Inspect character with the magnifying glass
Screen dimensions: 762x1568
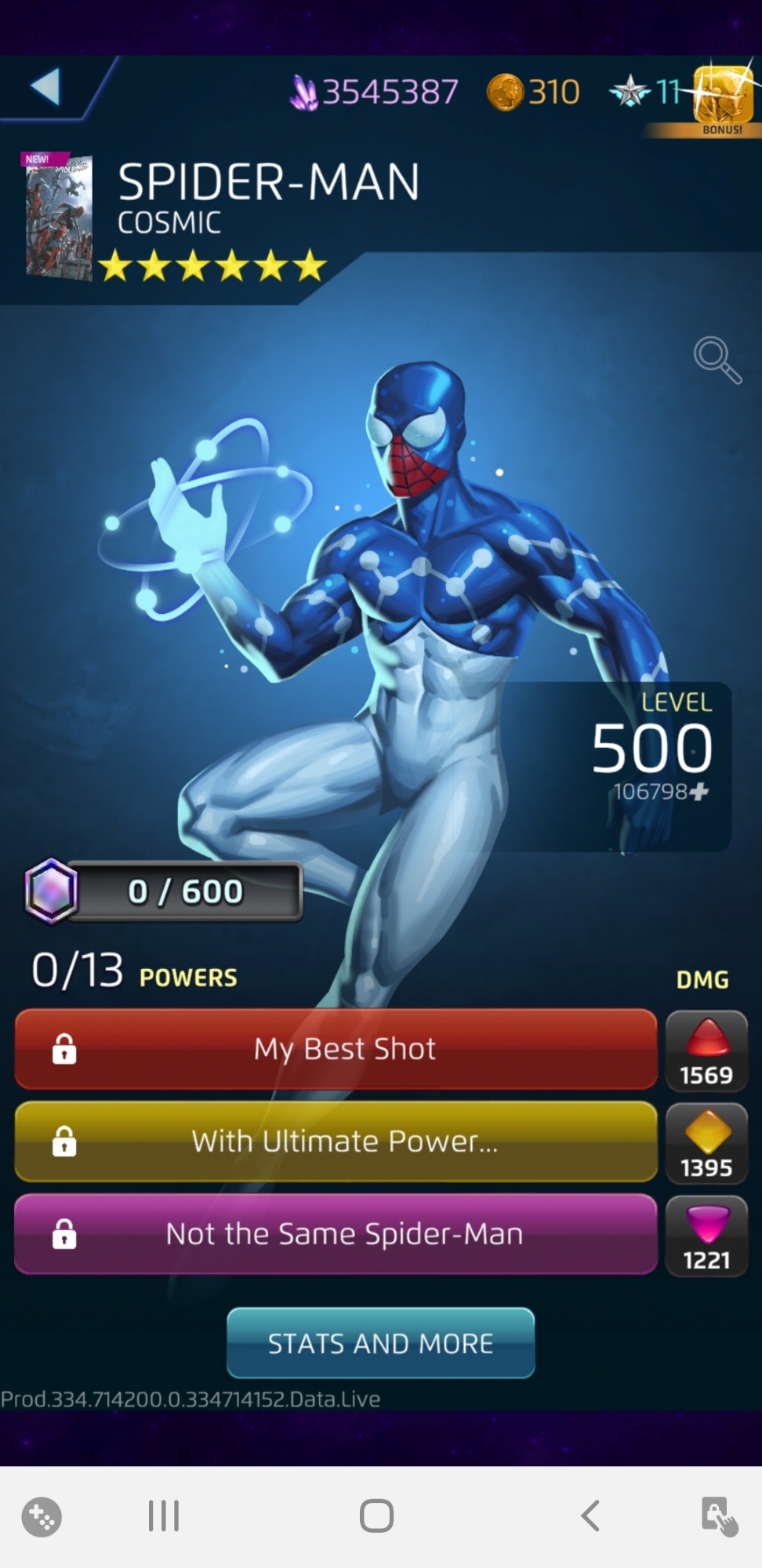717,361
